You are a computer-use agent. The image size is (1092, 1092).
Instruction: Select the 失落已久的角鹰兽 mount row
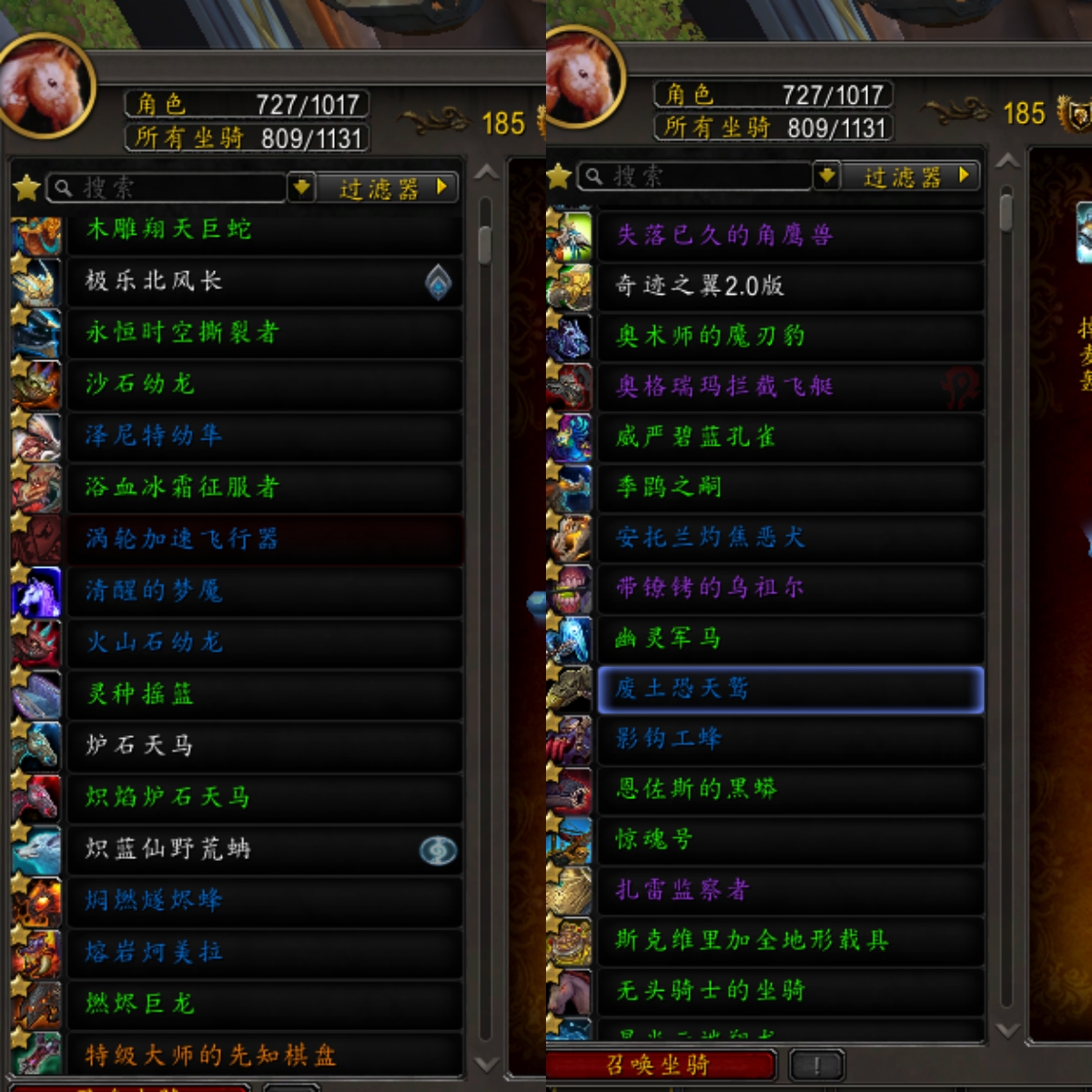click(790, 236)
